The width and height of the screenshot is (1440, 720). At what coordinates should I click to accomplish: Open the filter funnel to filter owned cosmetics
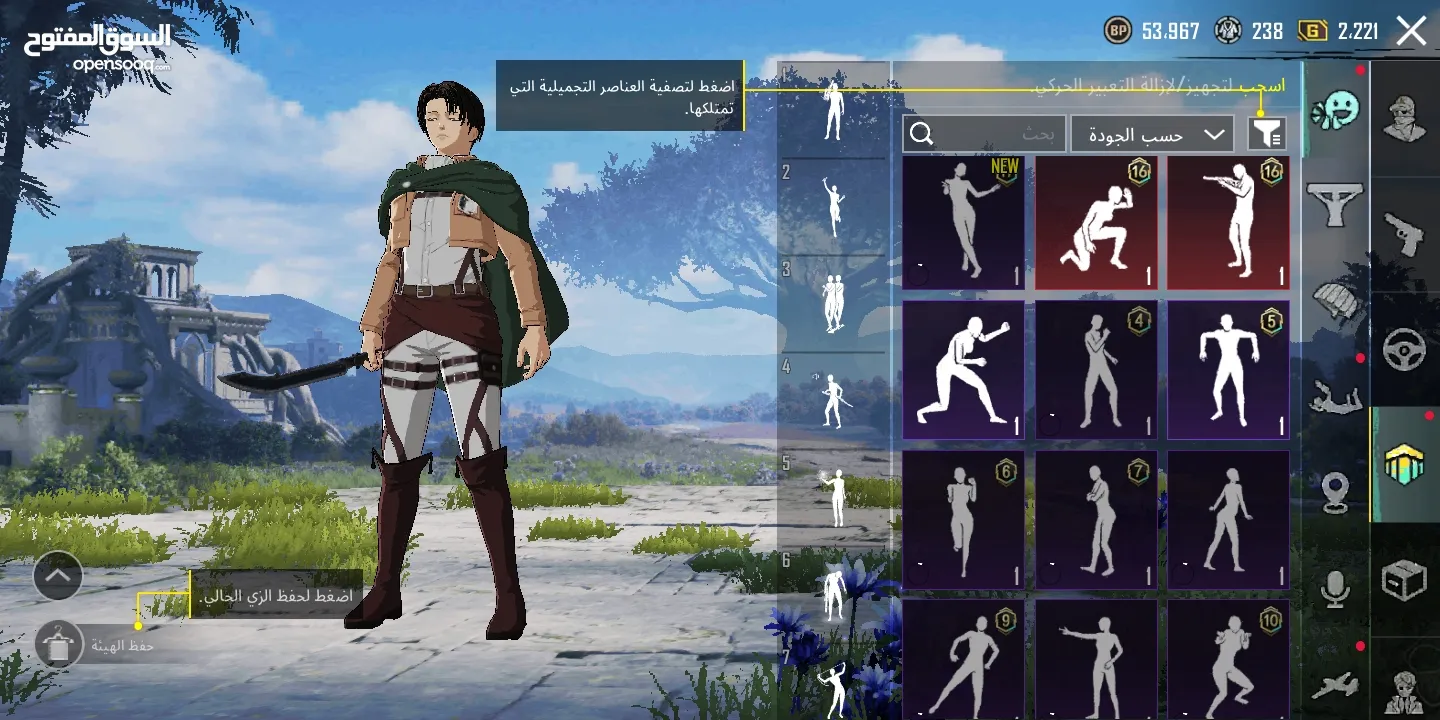[x=1268, y=133]
